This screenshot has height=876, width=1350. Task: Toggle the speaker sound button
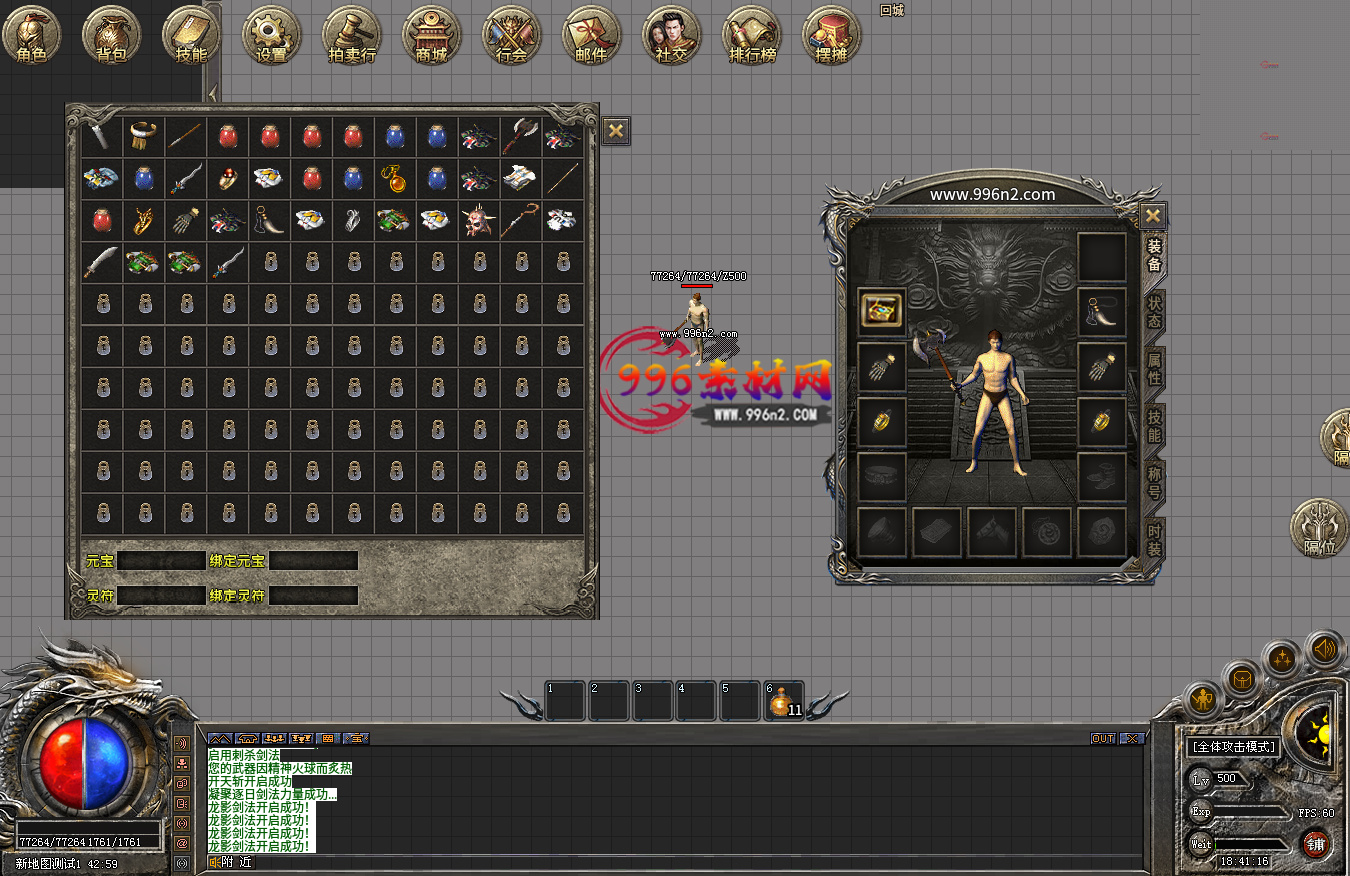tap(1324, 650)
